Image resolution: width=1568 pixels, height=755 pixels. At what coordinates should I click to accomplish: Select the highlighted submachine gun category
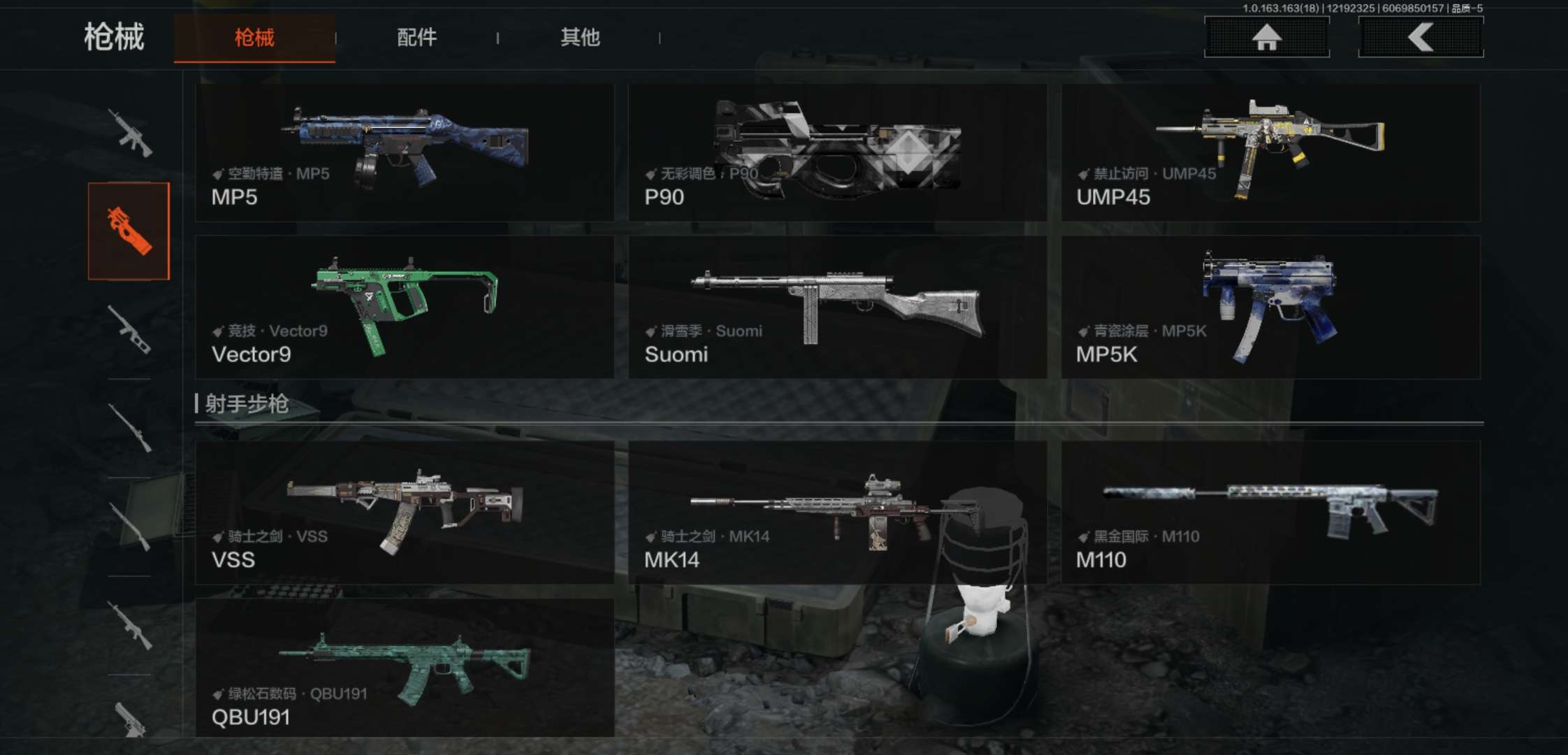(x=129, y=231)
